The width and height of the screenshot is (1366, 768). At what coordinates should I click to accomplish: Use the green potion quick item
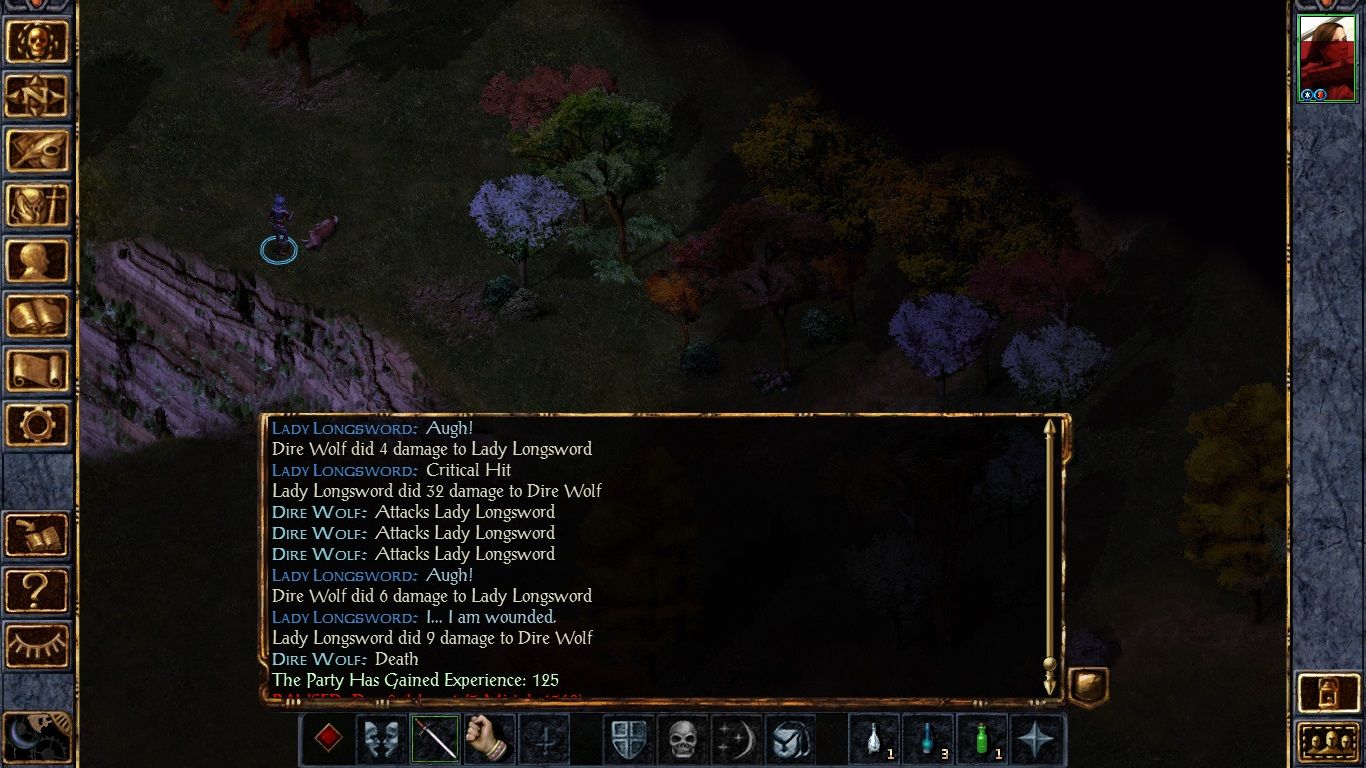point(982,739)
